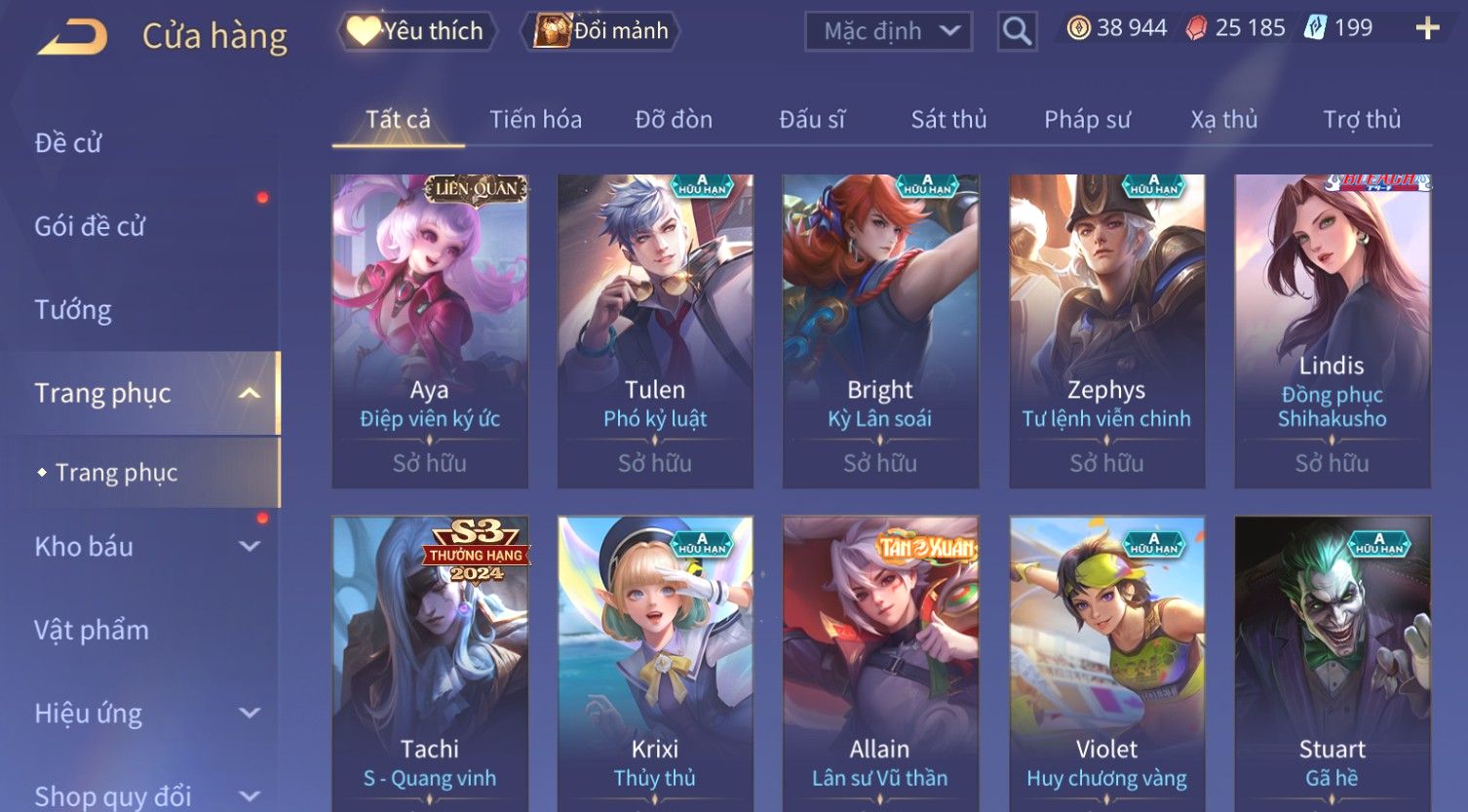Screen dimensions: 1468x812
Task: Switch to the Tiến hóa tab
Action: (535, 120)
